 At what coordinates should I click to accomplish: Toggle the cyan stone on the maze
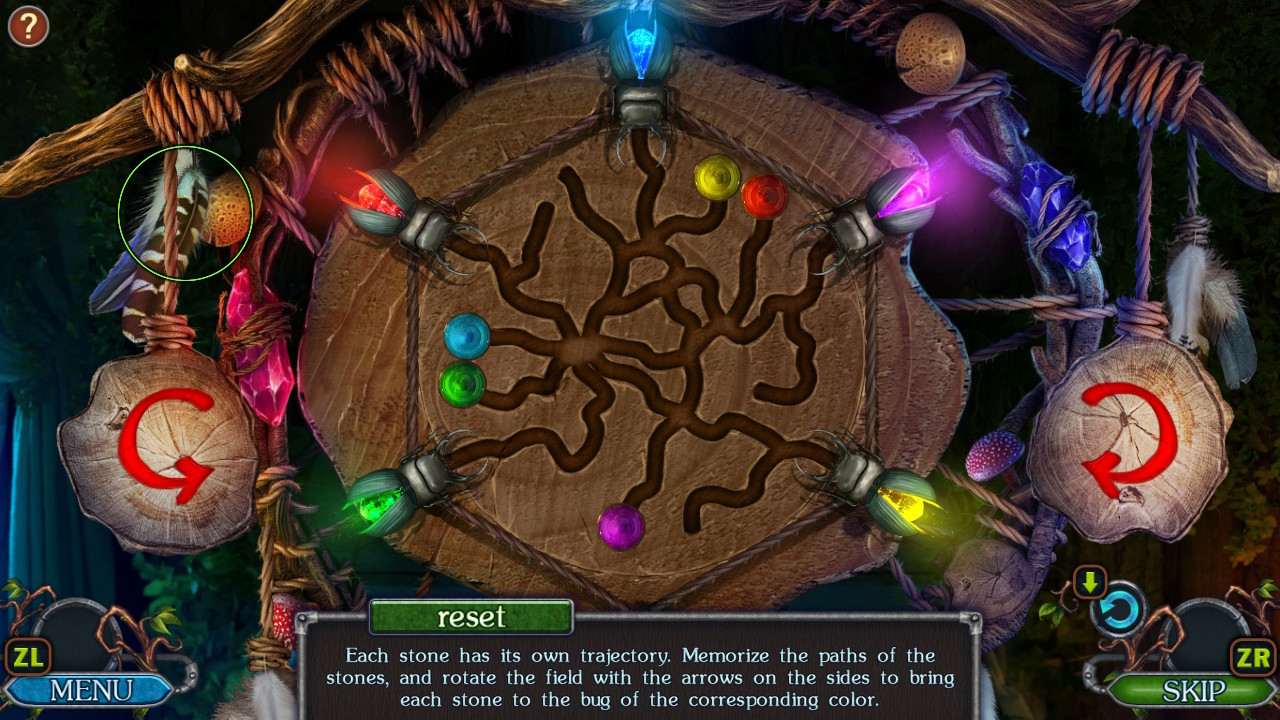pyautogui.click(x=466, y=335)
